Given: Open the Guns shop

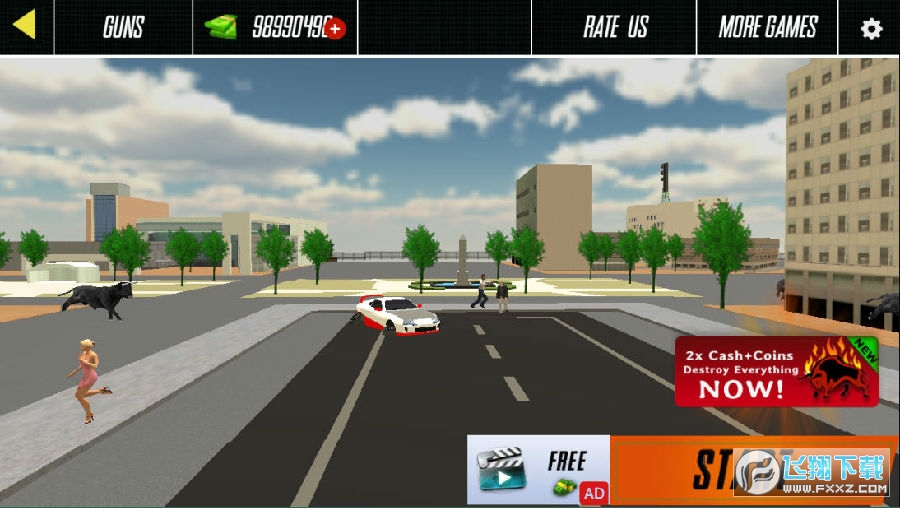Looking at the screenshot, I should (123, 27).
